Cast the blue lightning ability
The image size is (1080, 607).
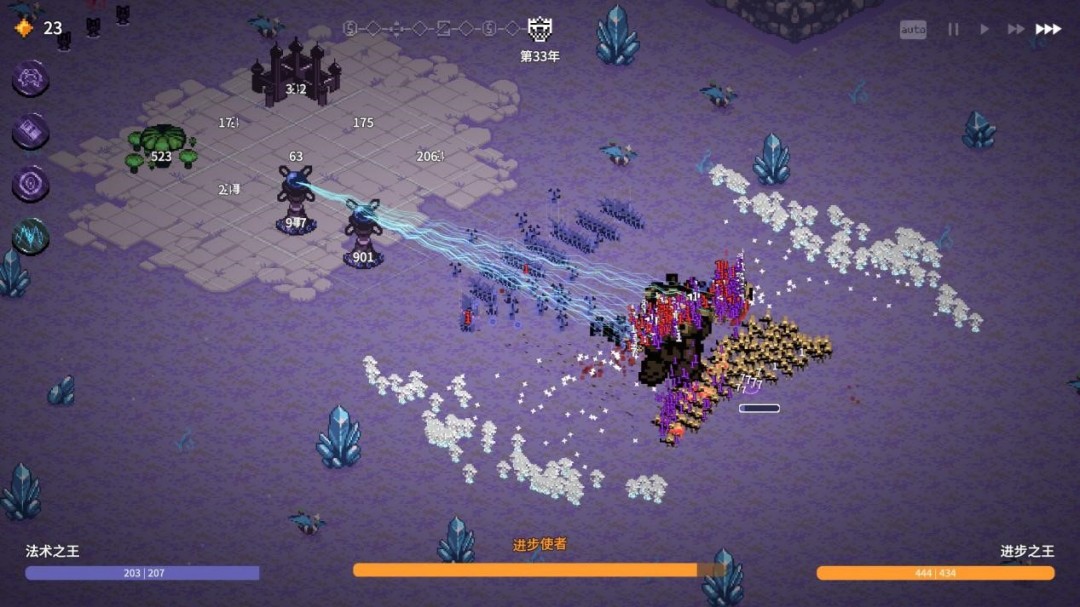point(31,237)
